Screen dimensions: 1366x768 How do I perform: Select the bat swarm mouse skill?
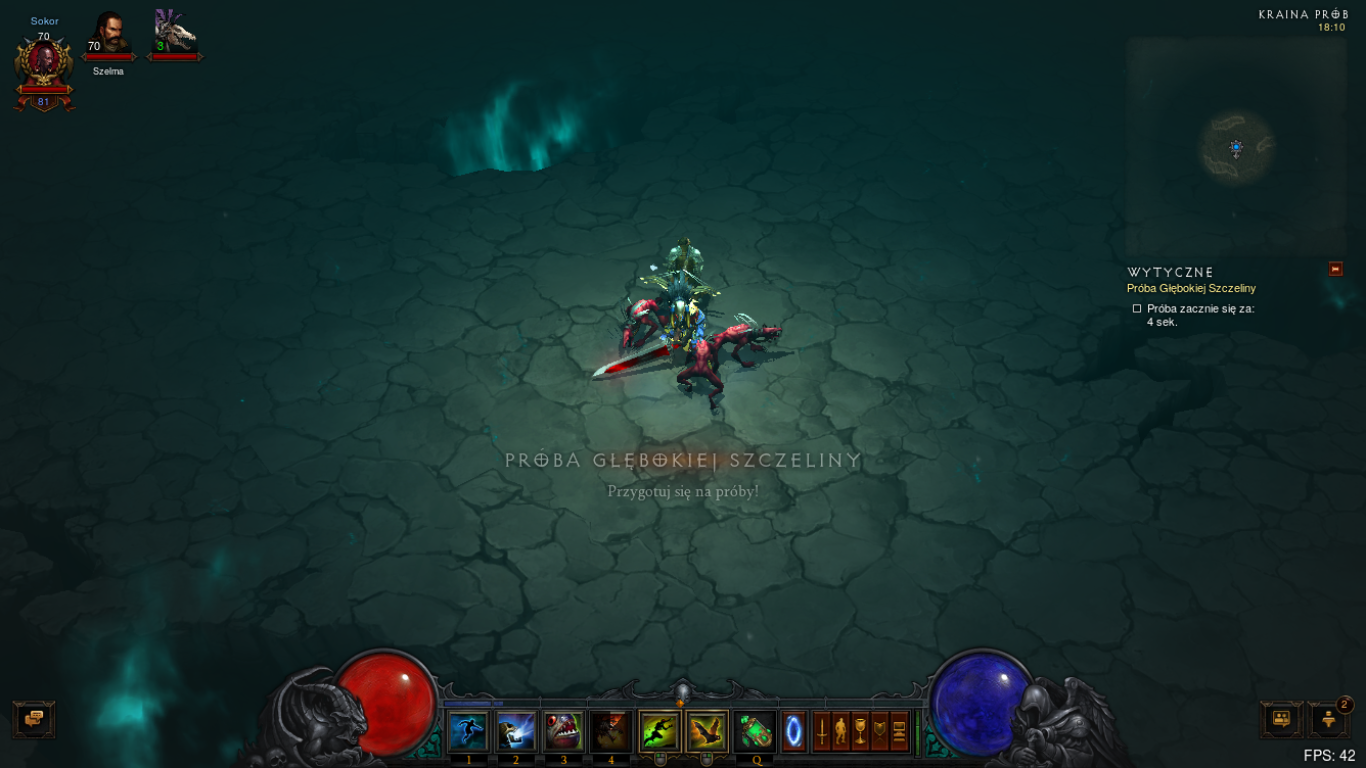706,731
